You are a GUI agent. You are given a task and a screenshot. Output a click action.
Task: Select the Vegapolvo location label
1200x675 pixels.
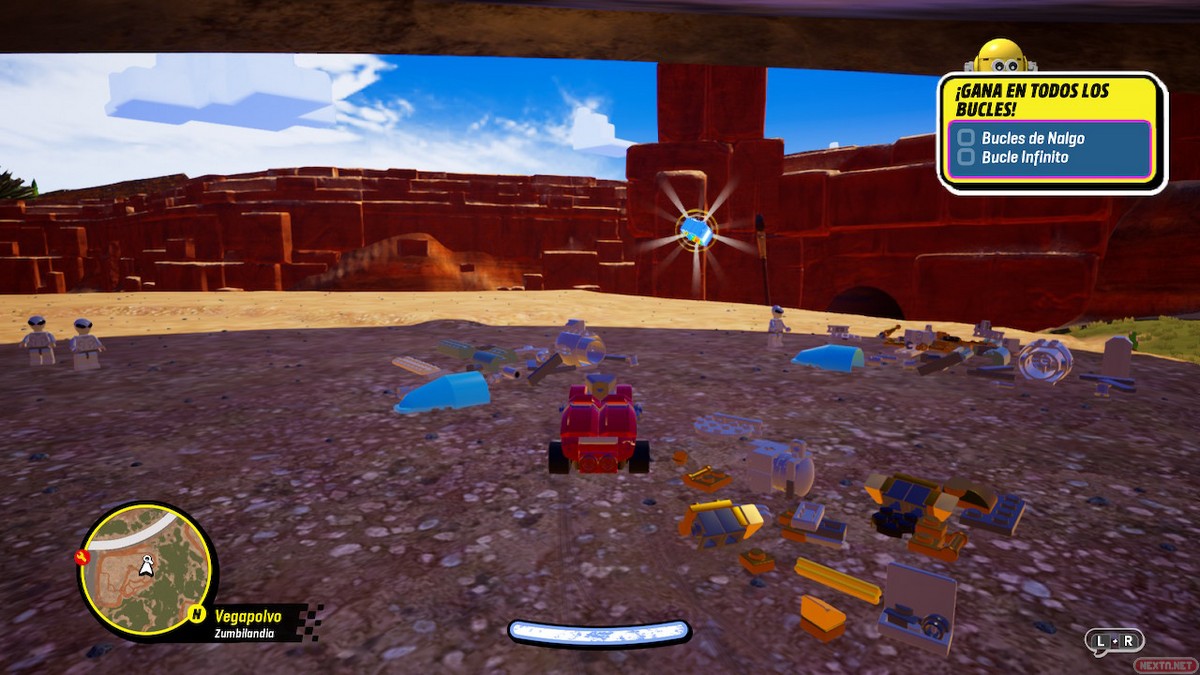(x=248, y=615)
